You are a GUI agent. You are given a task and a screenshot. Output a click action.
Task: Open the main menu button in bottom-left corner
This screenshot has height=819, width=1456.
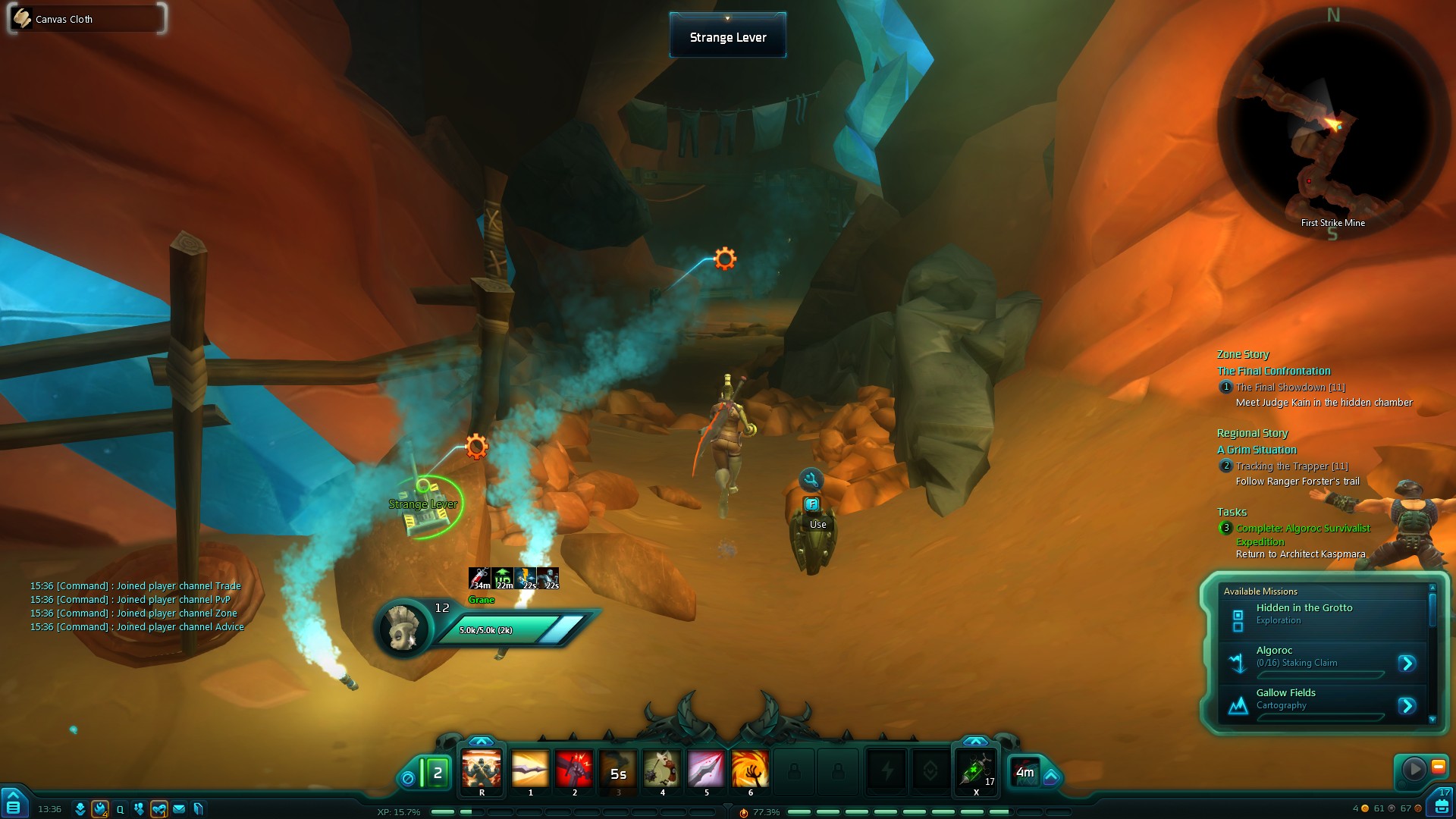14,806
